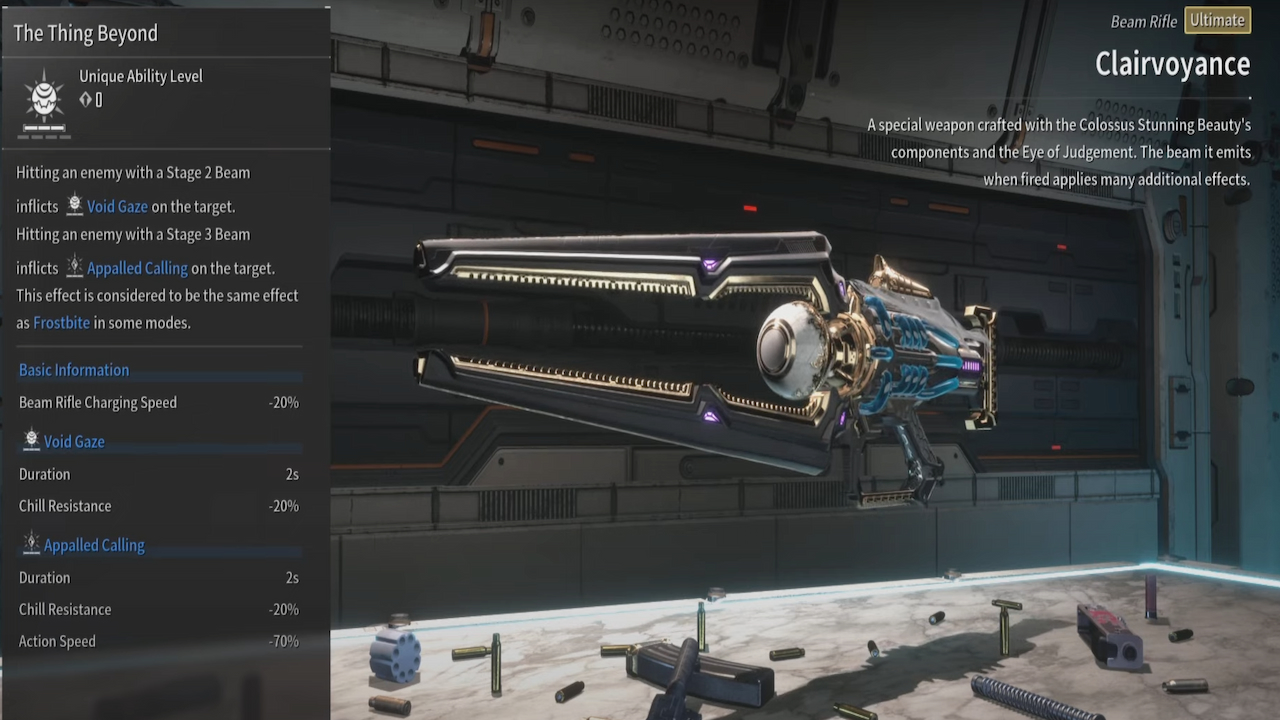This screenshot has height=720, width=1280.
Task: Open the Appalled Calling link in ability description
Action: [137, 268]
